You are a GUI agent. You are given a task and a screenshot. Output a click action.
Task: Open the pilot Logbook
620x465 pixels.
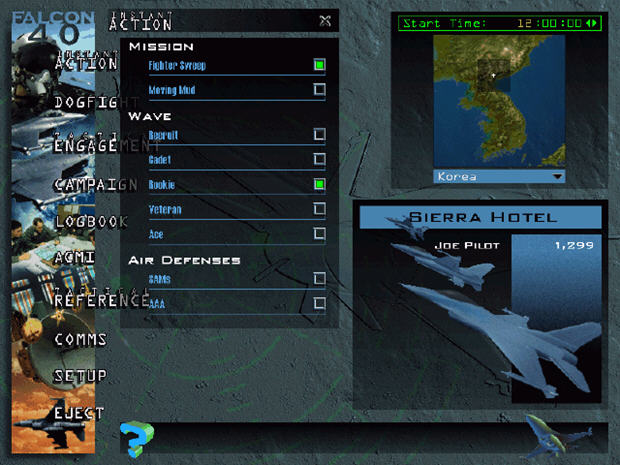[x=91, y=222]
